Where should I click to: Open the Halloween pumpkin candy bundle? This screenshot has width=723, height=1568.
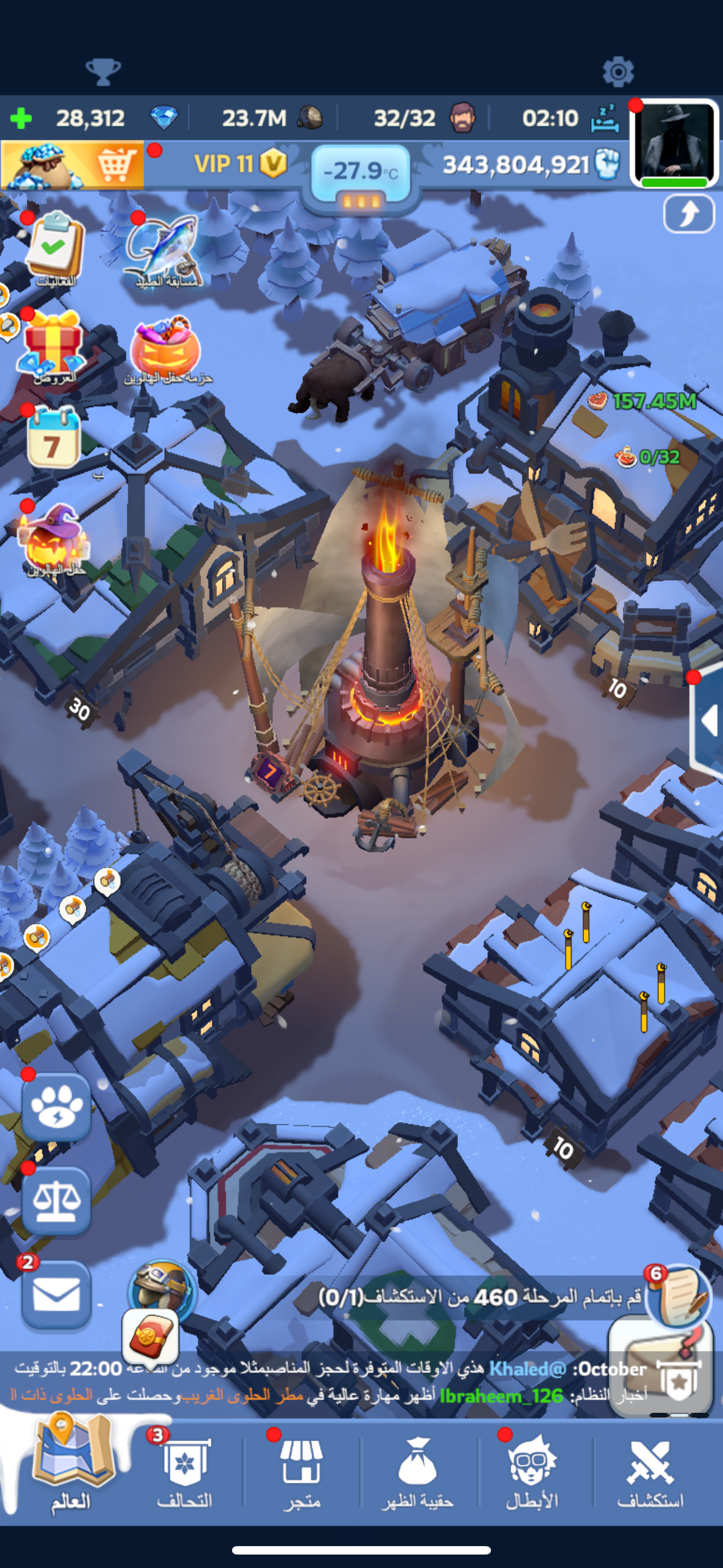pyautogui.click(x=166, y=349)
